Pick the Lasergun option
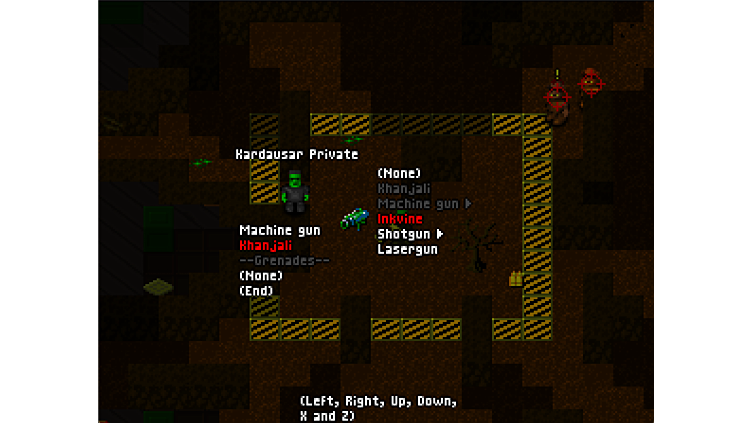This screenshot has width=752, height=423. [x=407, y=249]
